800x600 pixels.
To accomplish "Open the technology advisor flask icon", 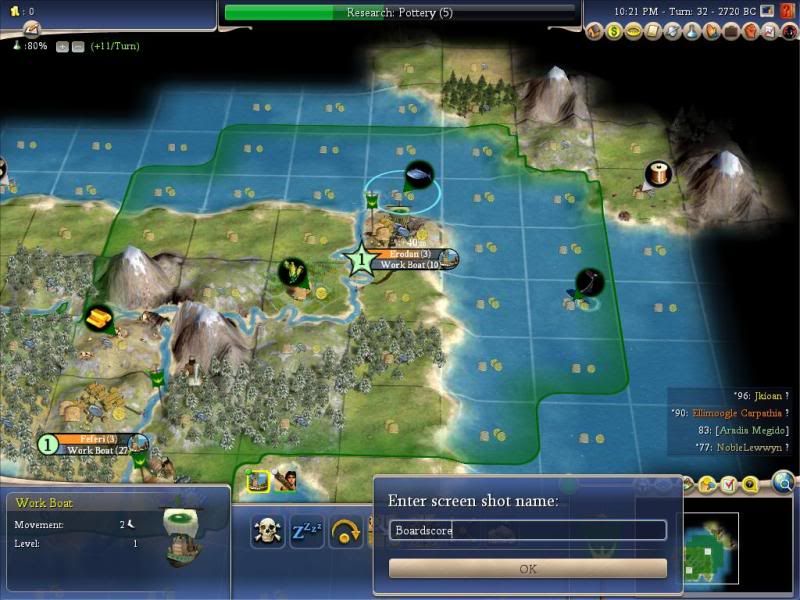I will pos(692,32).
